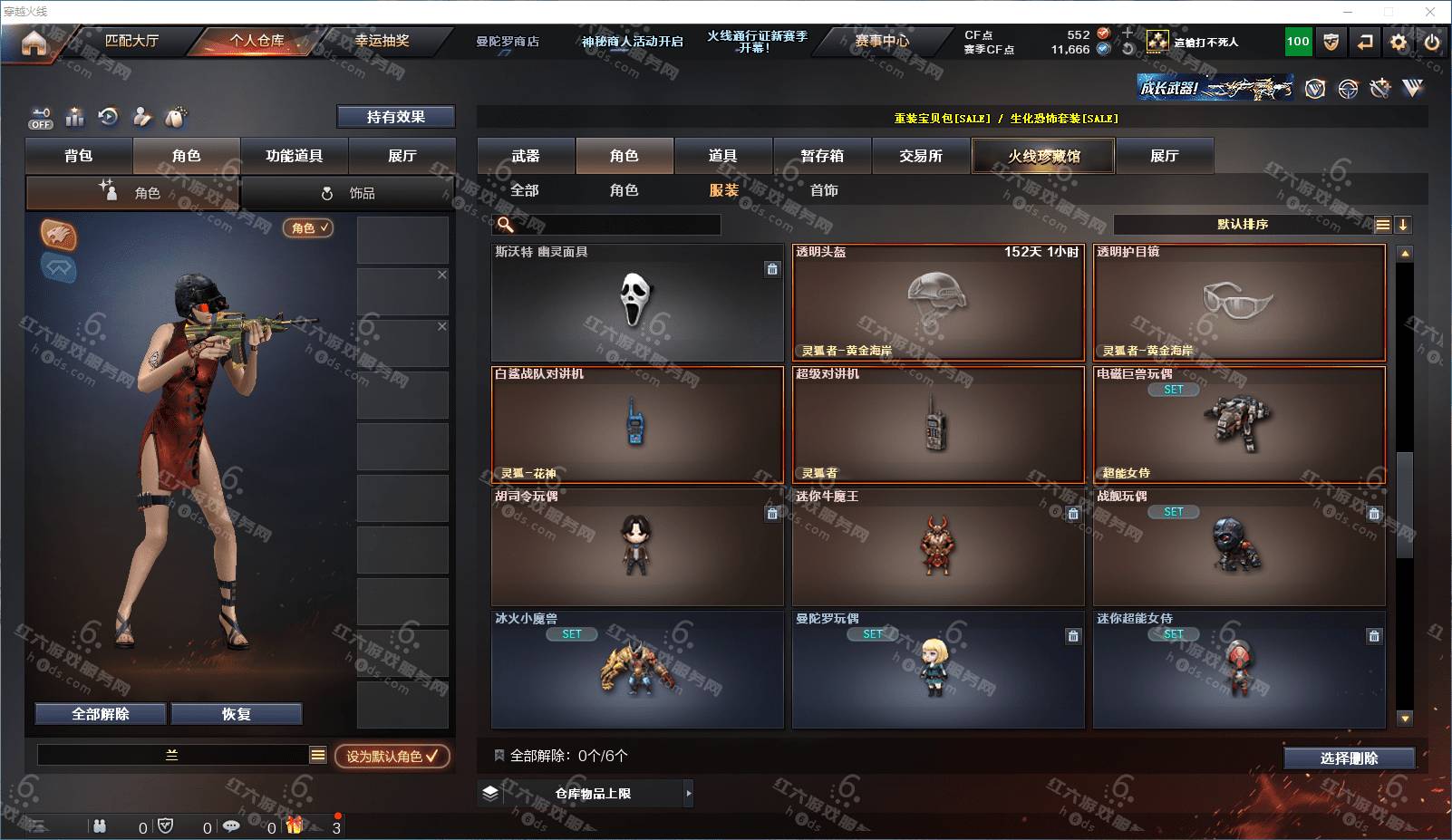This screenshot has height=840, width=1452.
Task: Open the 匹配大厅 lobby tab
Action: (132, 41)
